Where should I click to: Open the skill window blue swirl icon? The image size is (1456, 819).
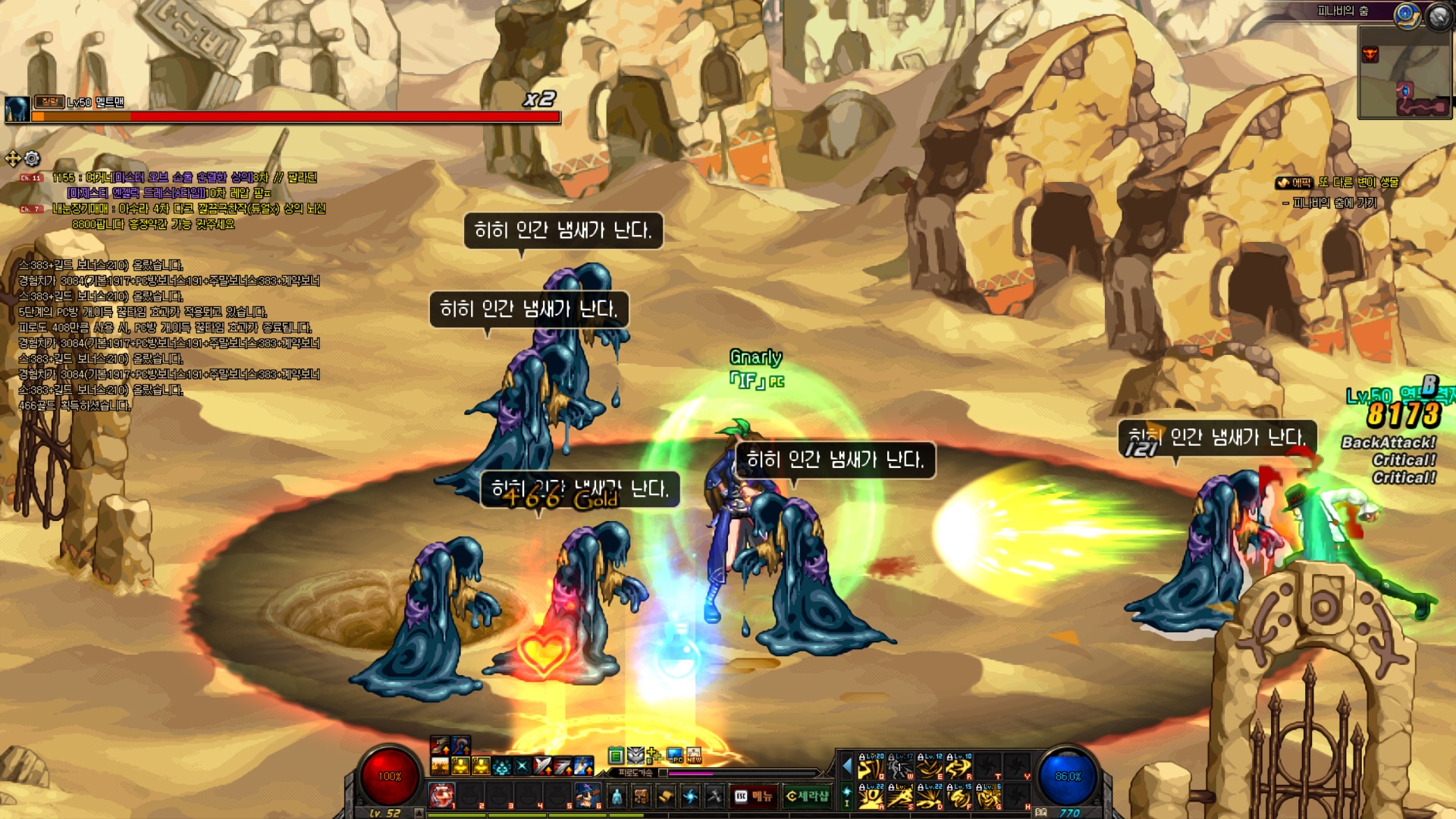(690, 796)
